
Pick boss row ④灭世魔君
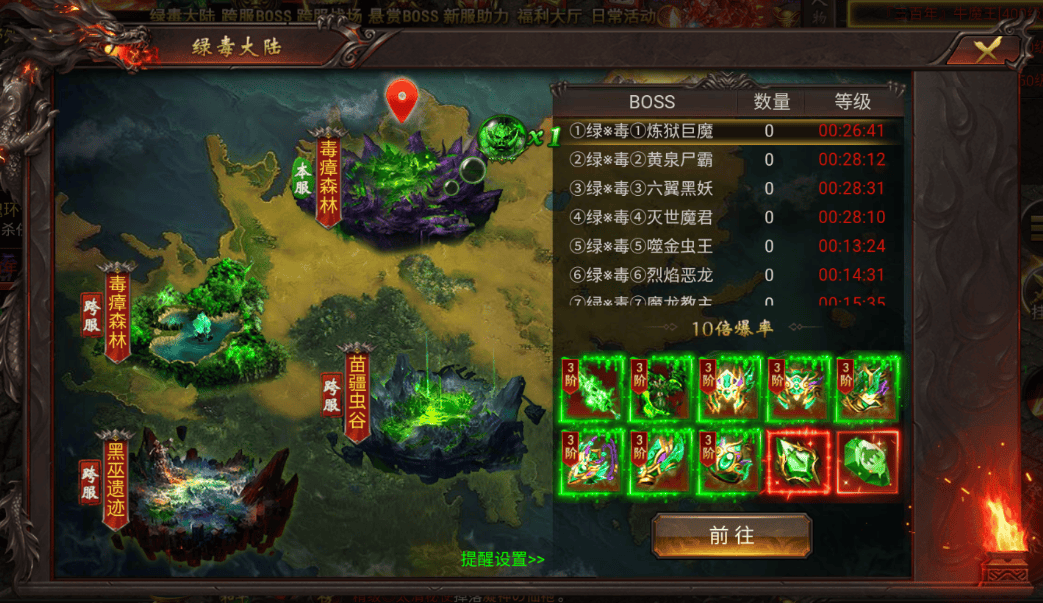(728, 217)
